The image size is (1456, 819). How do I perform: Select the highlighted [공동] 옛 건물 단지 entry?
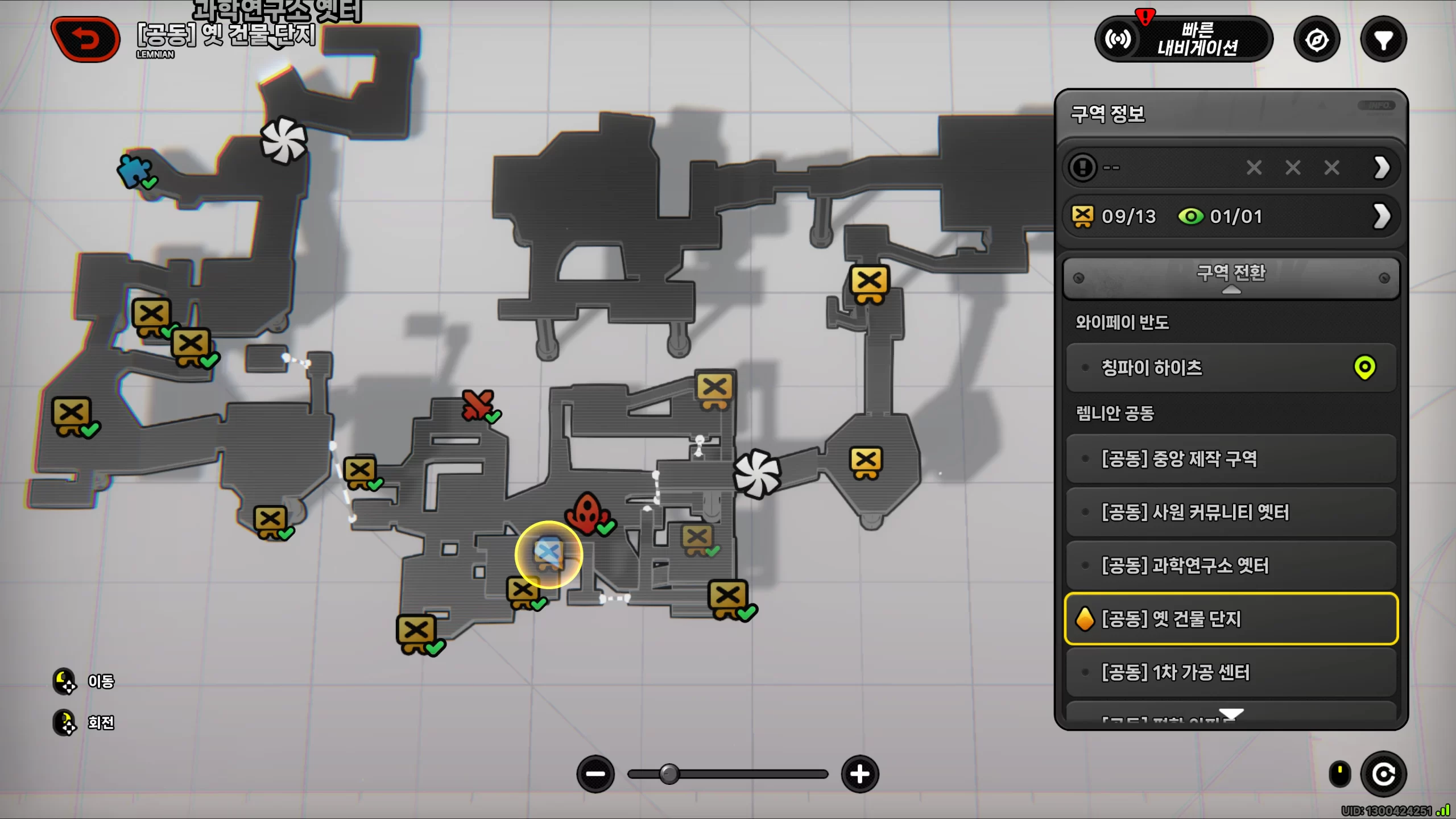(1231, 619)
